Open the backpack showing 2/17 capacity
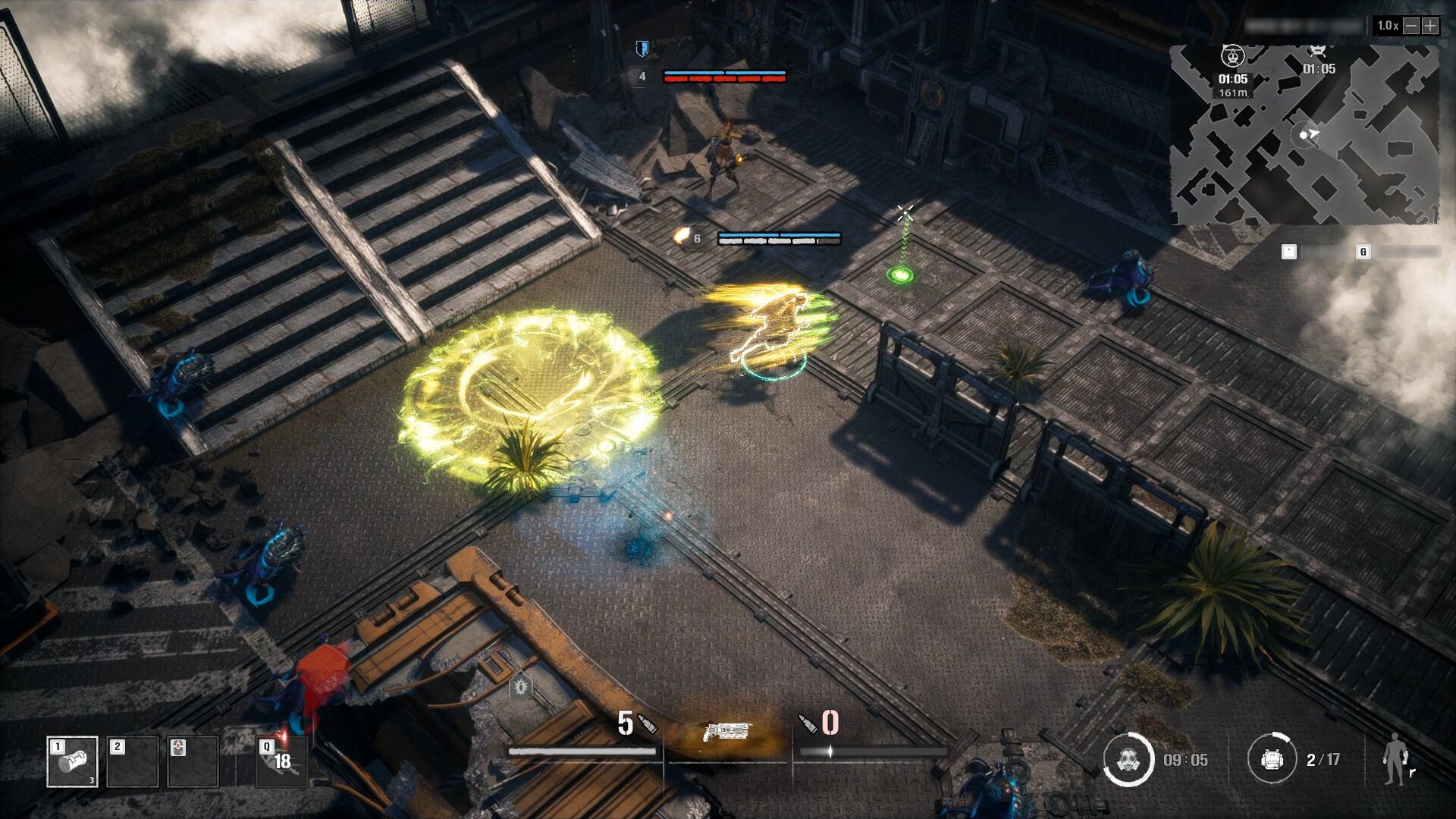 (1271, 758)
